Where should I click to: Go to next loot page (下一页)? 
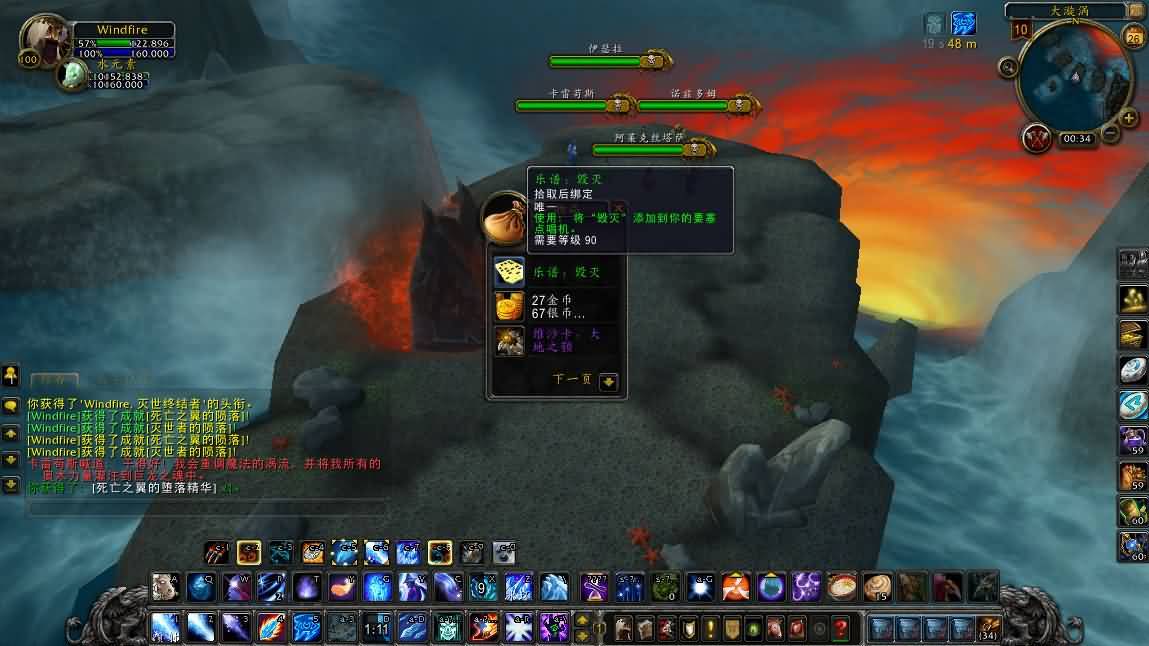[608, 381]
